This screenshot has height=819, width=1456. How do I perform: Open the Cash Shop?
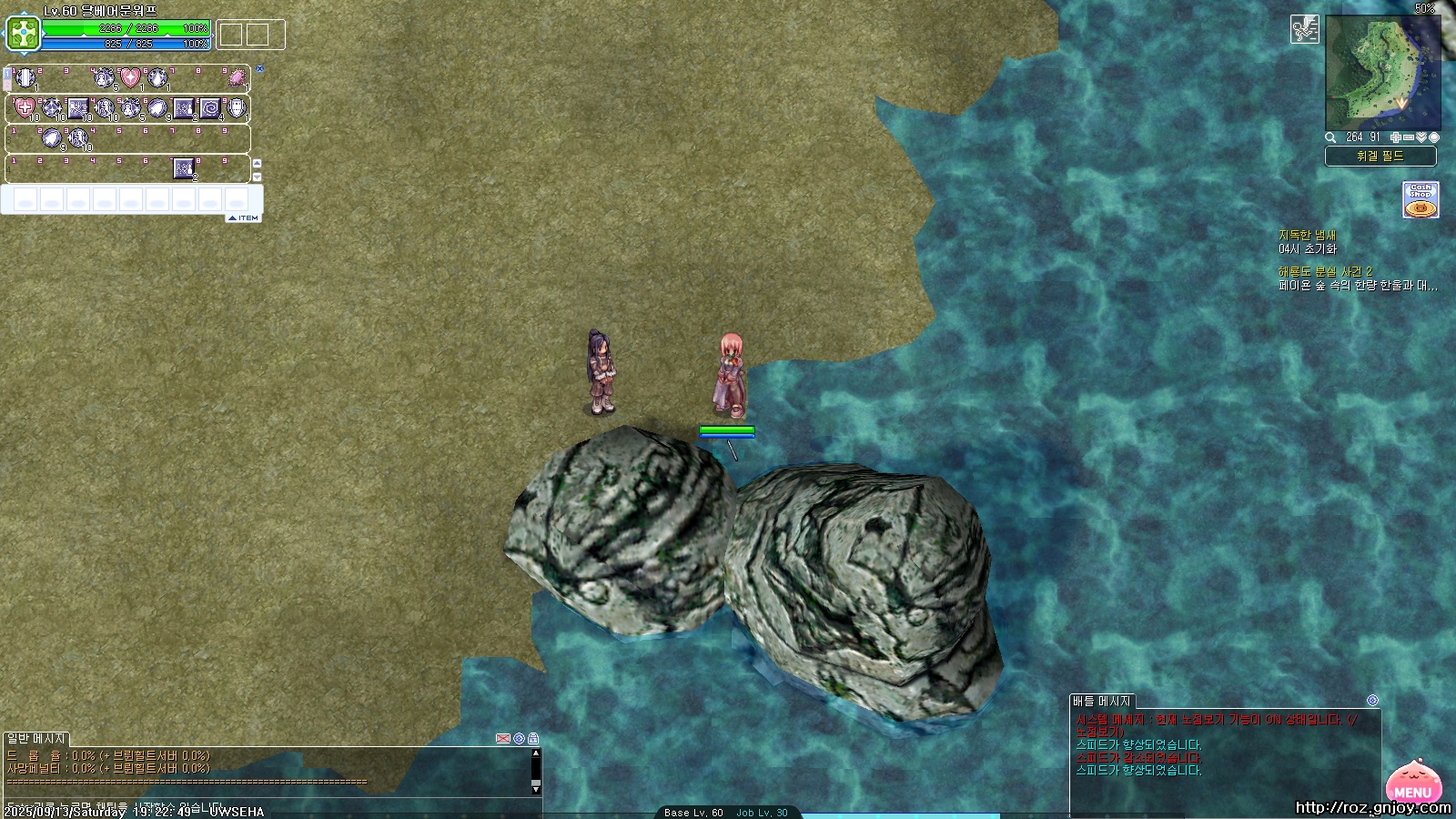pos(1420,200)
